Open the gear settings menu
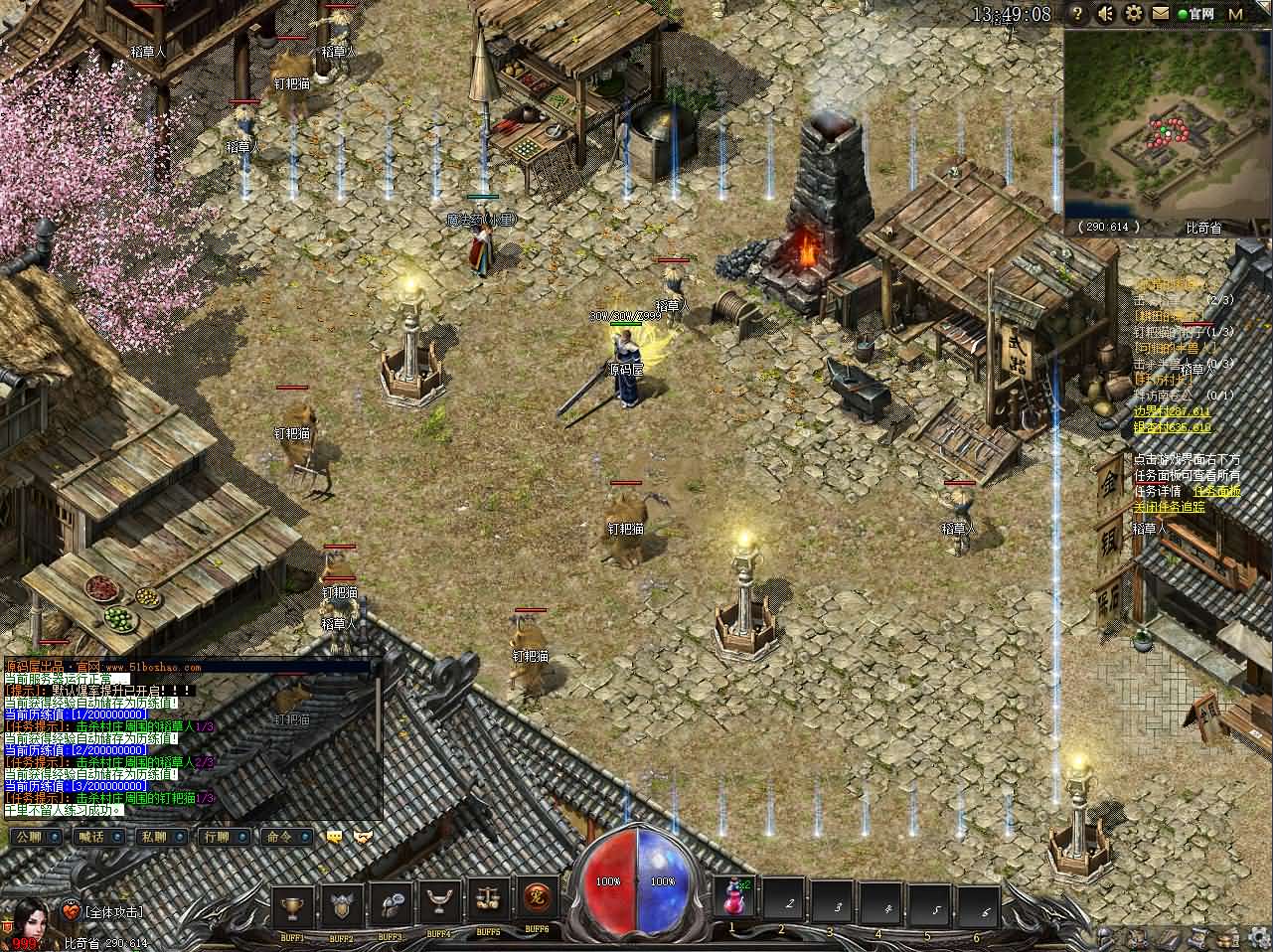 1133,14
